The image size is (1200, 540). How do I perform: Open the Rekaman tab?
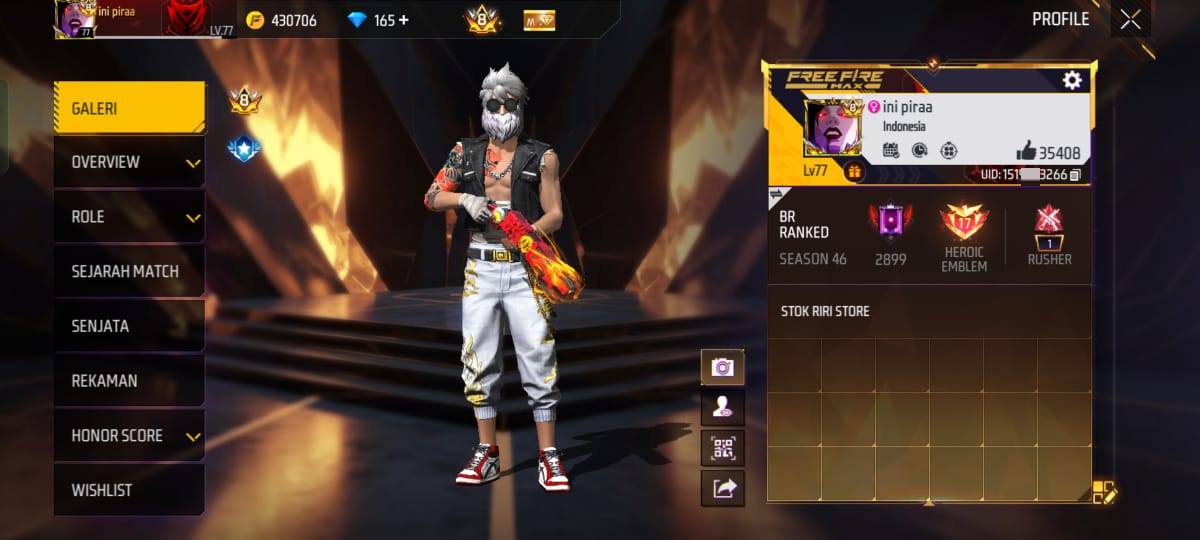click(x=129, y=381)
